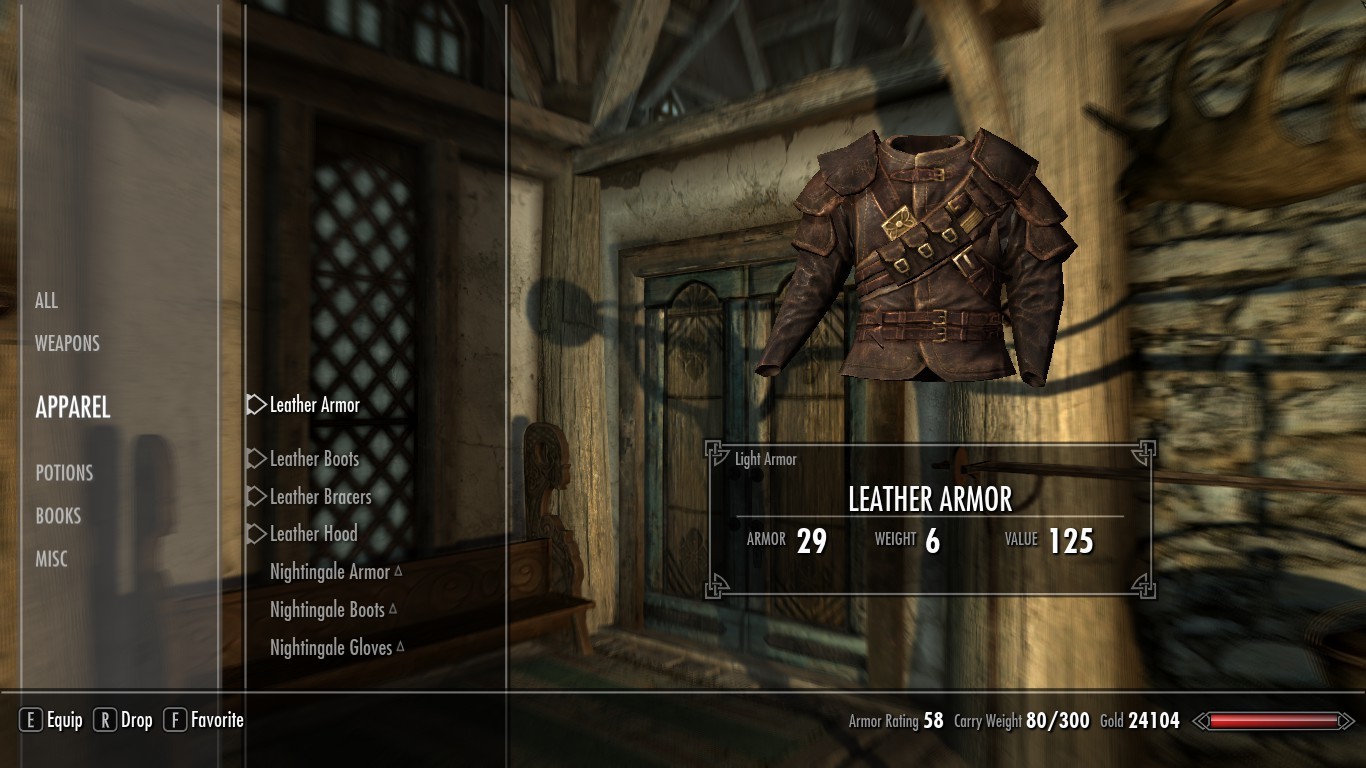The height and width of the screenshot is (768, 1366).
Task: Open the MISC category
Action: point(52,560)
